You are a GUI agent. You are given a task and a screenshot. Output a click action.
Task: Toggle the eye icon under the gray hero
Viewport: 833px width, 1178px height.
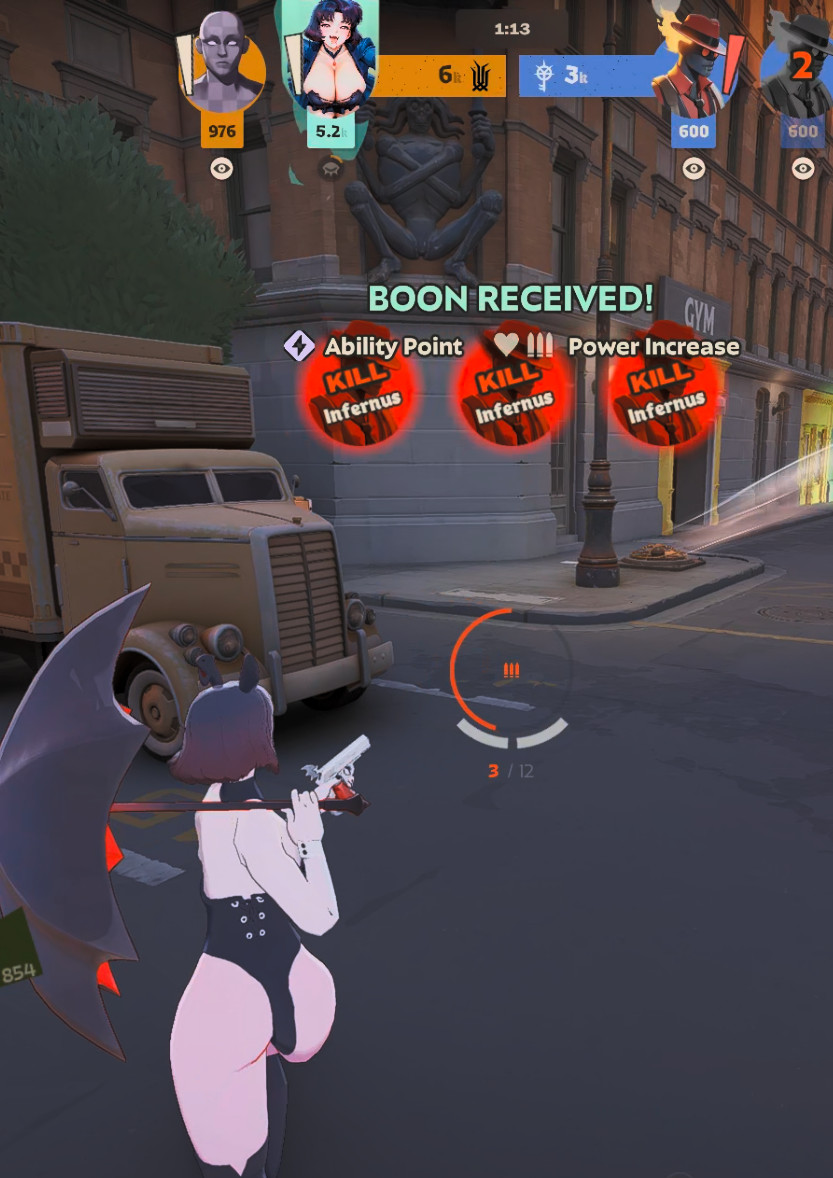pyautogui.click(x=222, y=169)
